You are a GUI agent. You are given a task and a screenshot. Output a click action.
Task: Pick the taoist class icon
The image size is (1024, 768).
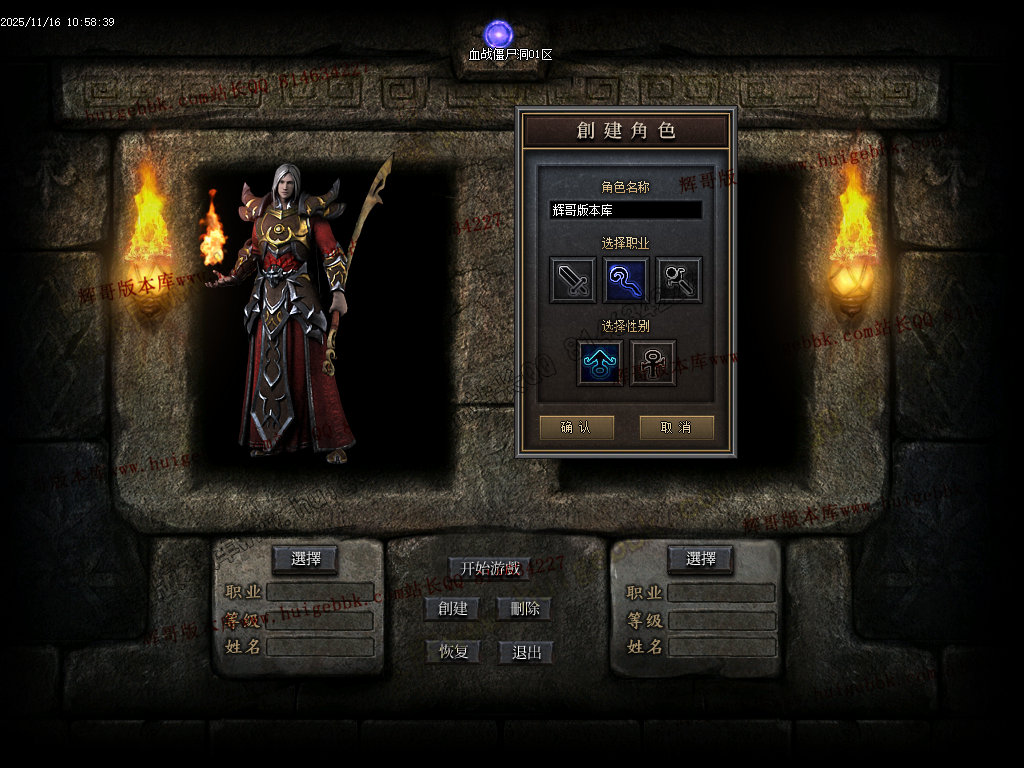pos(679,280)
